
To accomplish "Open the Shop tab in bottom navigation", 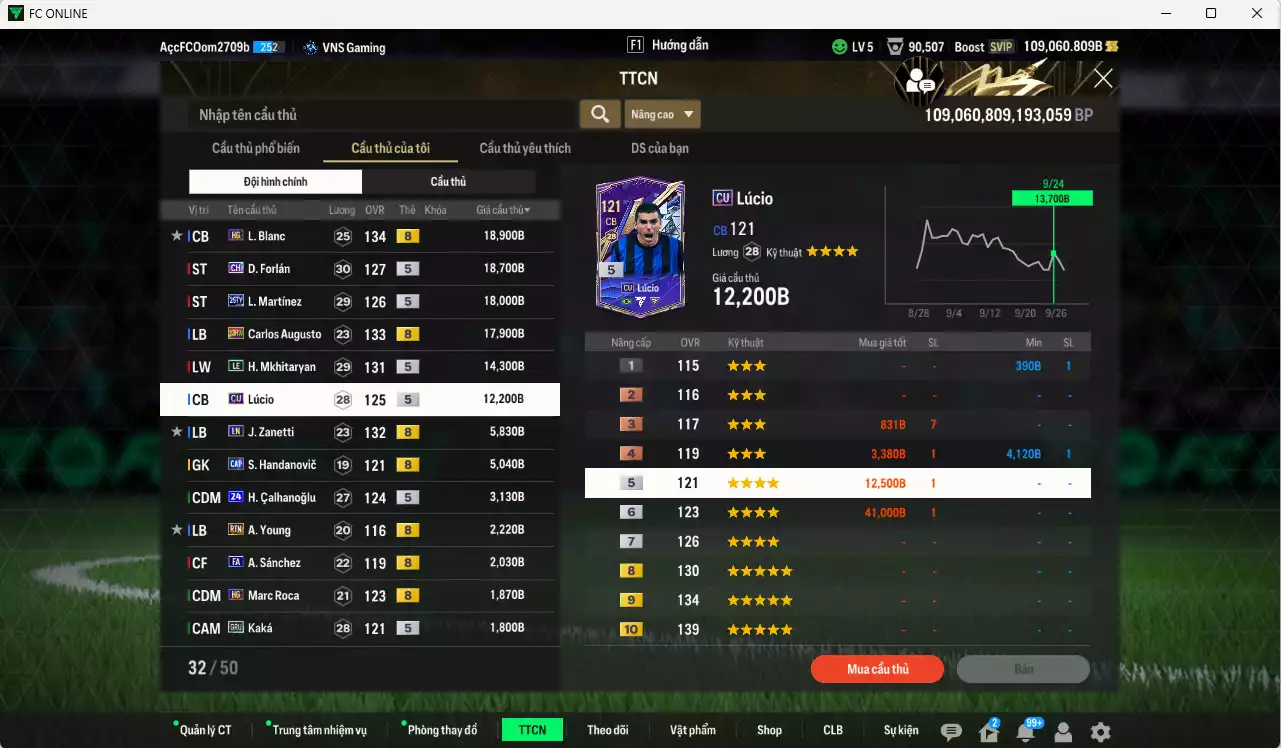I will [x=769, y=729].
